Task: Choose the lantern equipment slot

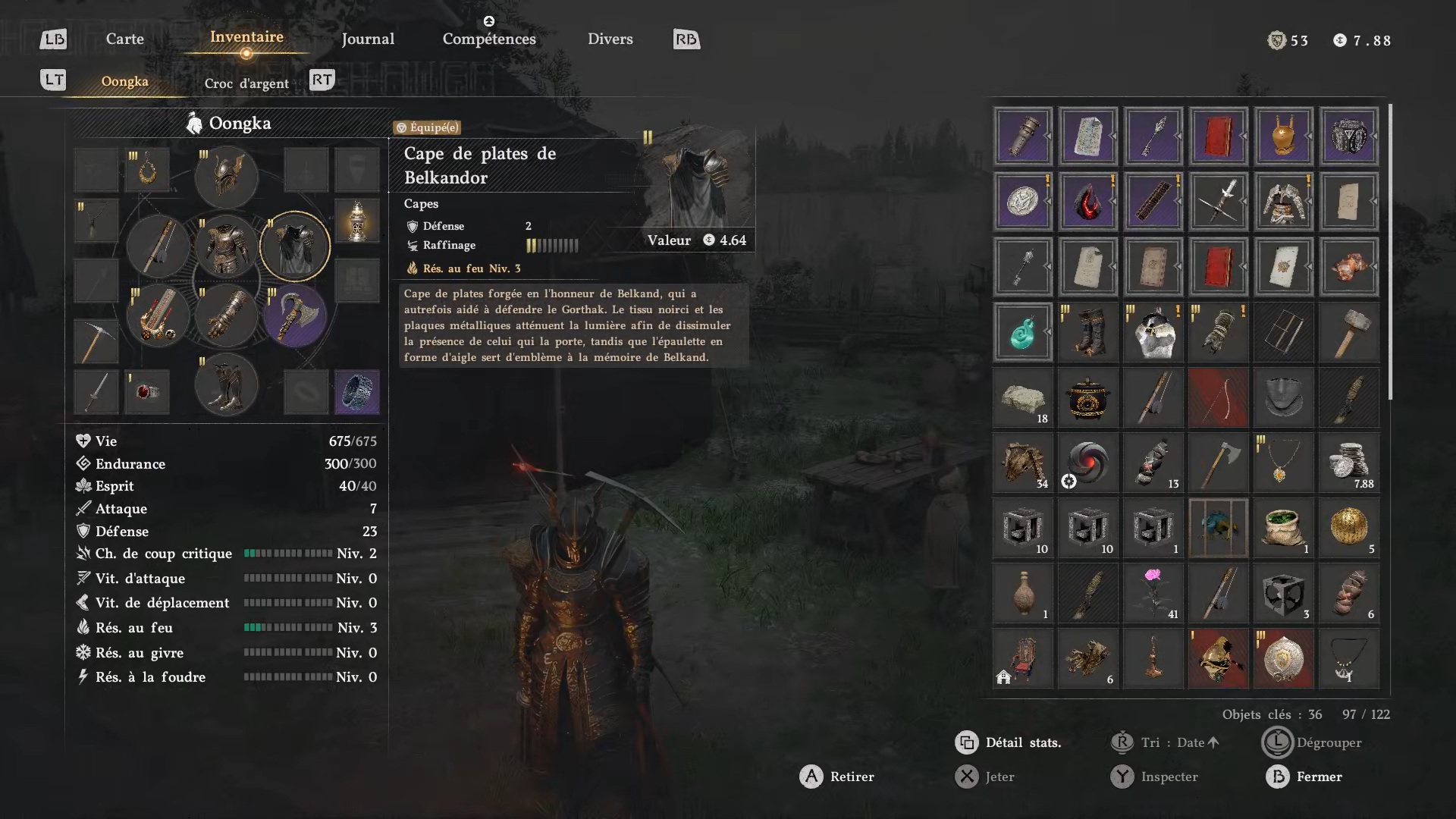Action: click(x=357, y=221)
